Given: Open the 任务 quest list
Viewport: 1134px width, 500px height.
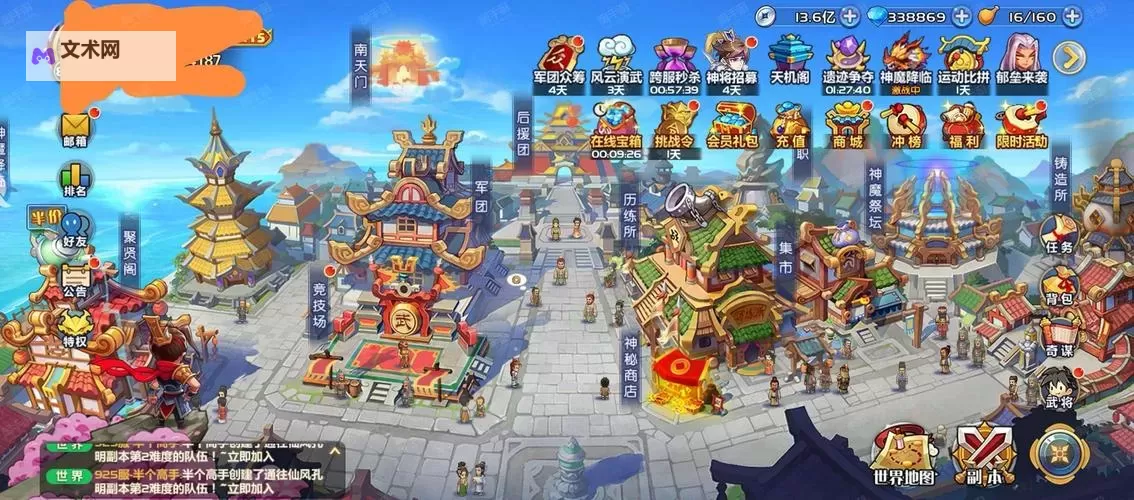Looking at the screenshot, I should tap(1059, 234).
